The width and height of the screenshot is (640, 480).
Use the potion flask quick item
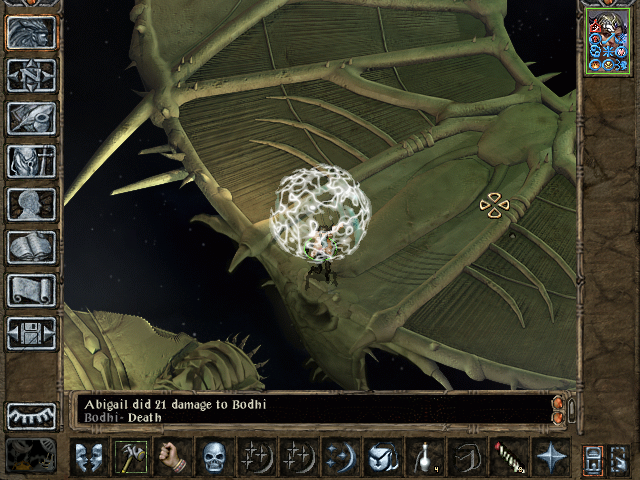424,457
